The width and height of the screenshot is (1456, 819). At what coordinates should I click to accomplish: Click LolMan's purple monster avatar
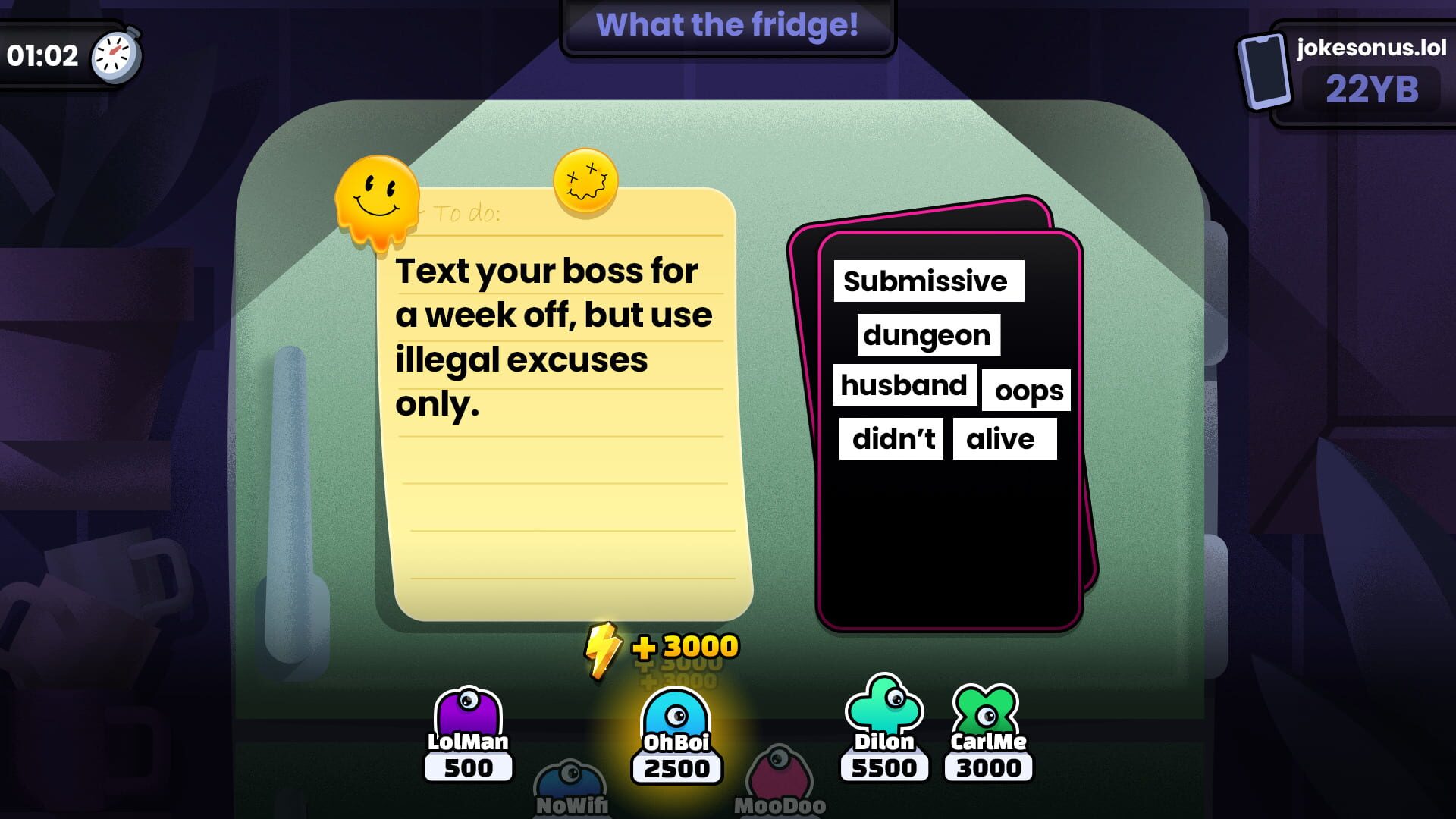[468, 713]
